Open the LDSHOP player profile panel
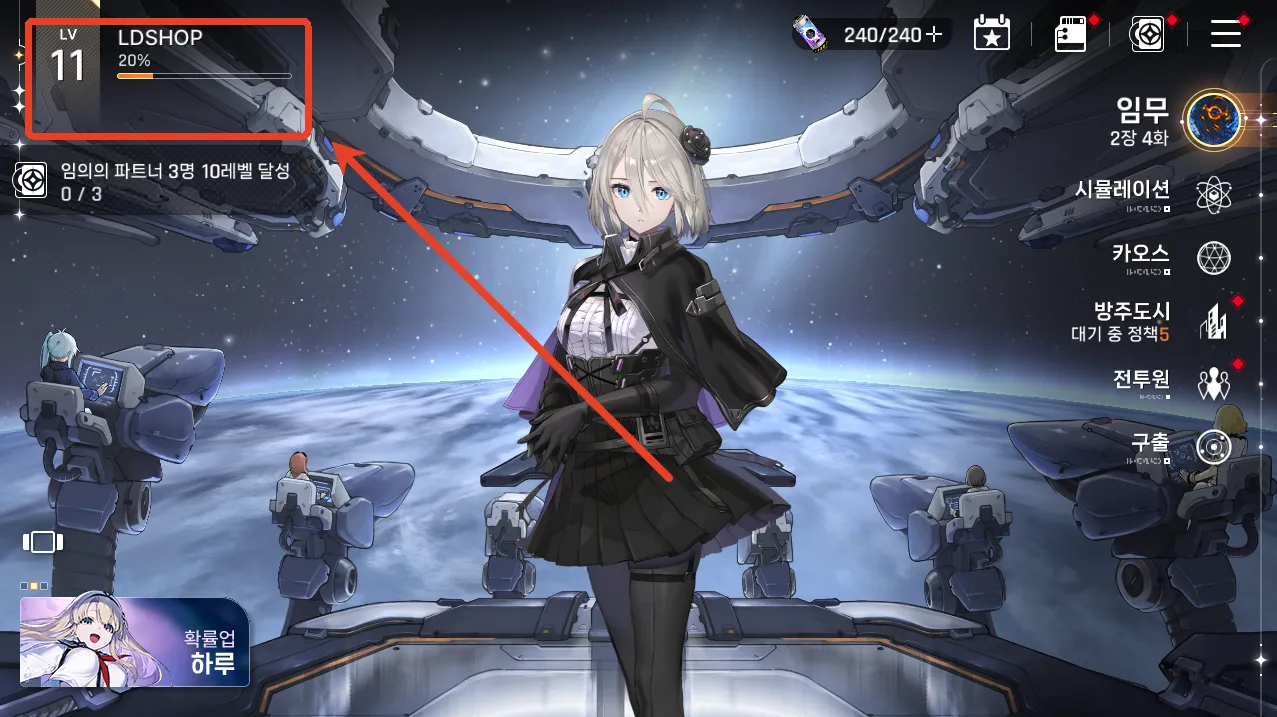Image resolution: width=1277 pixels, height=717 pixels. (167, 76)
